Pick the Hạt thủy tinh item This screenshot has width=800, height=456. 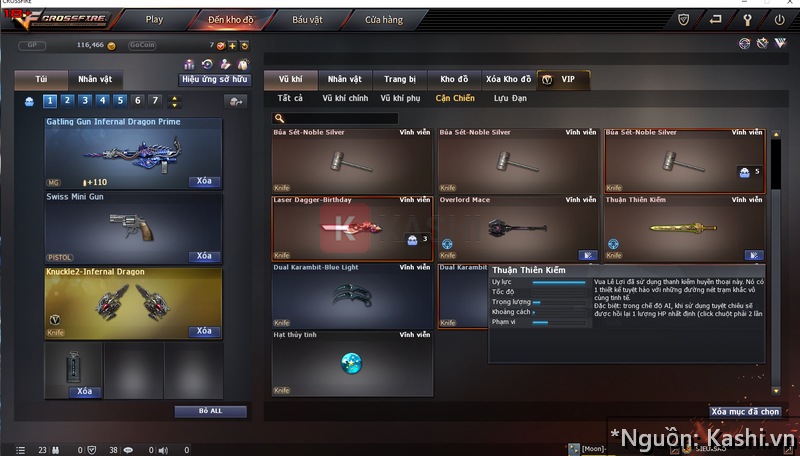click(352, 362)
